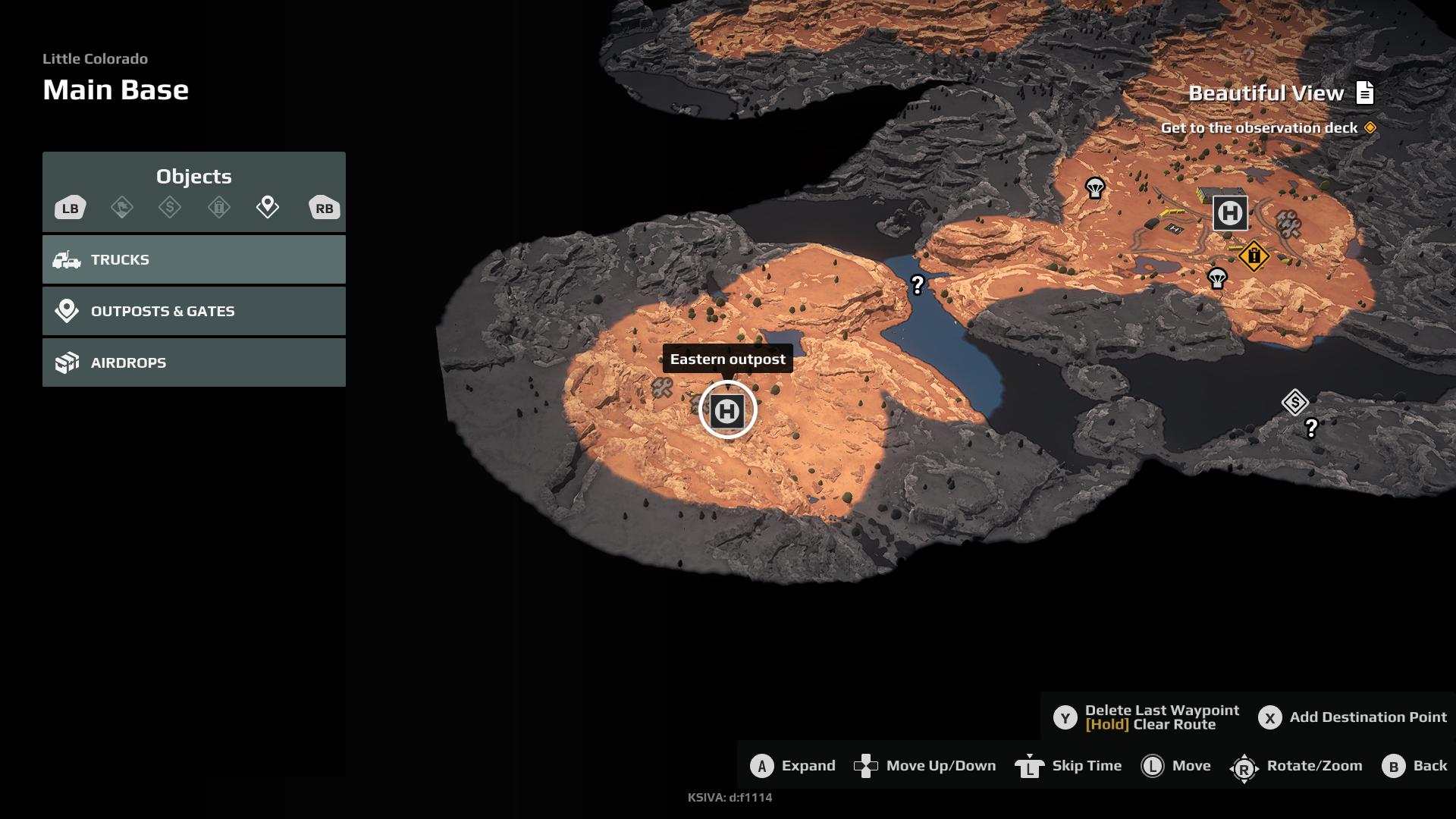
Task: Click the Back option
Action: click(1414, 766)
